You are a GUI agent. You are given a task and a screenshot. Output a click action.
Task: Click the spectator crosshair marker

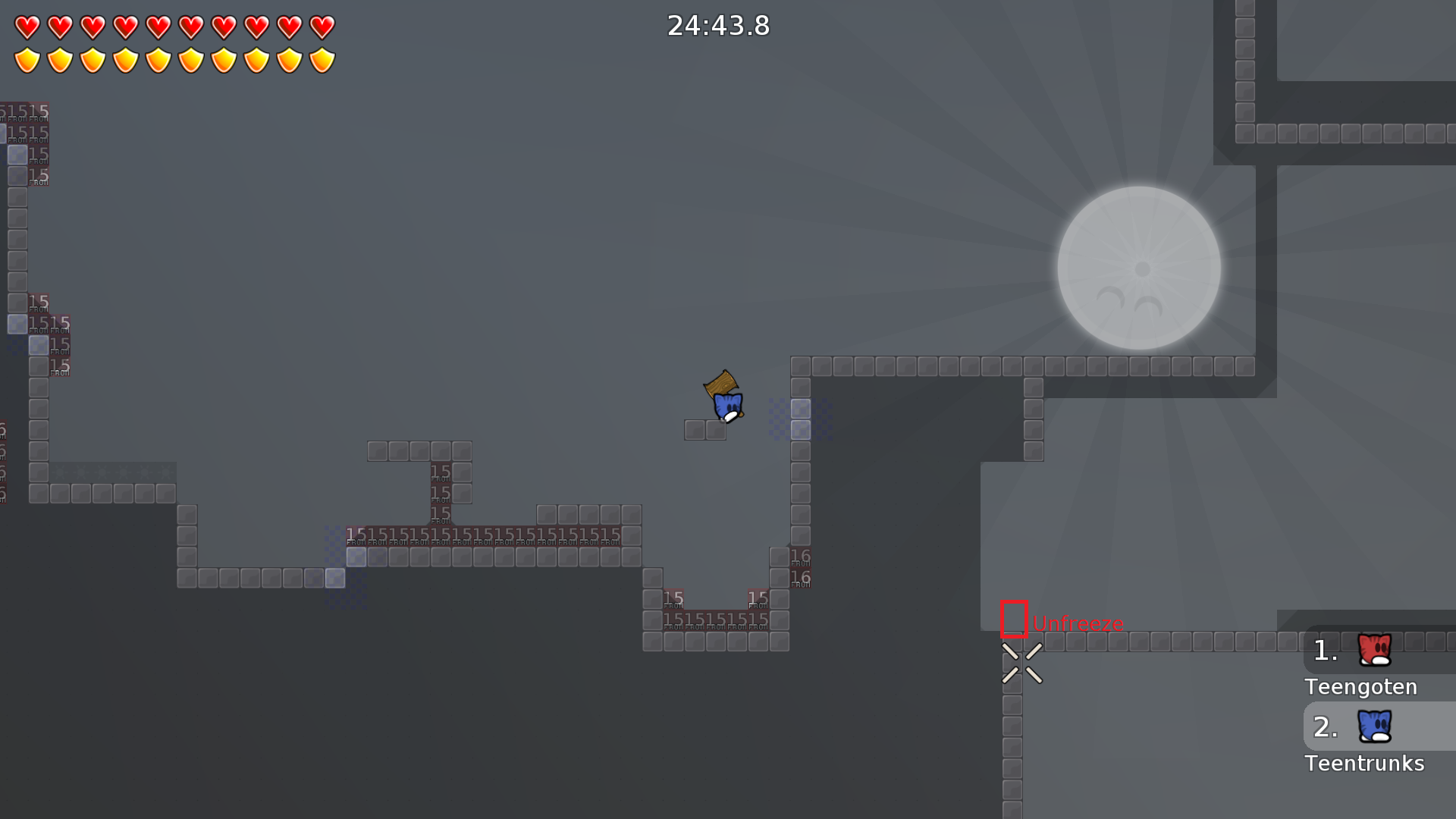(x=1022, y=661)
